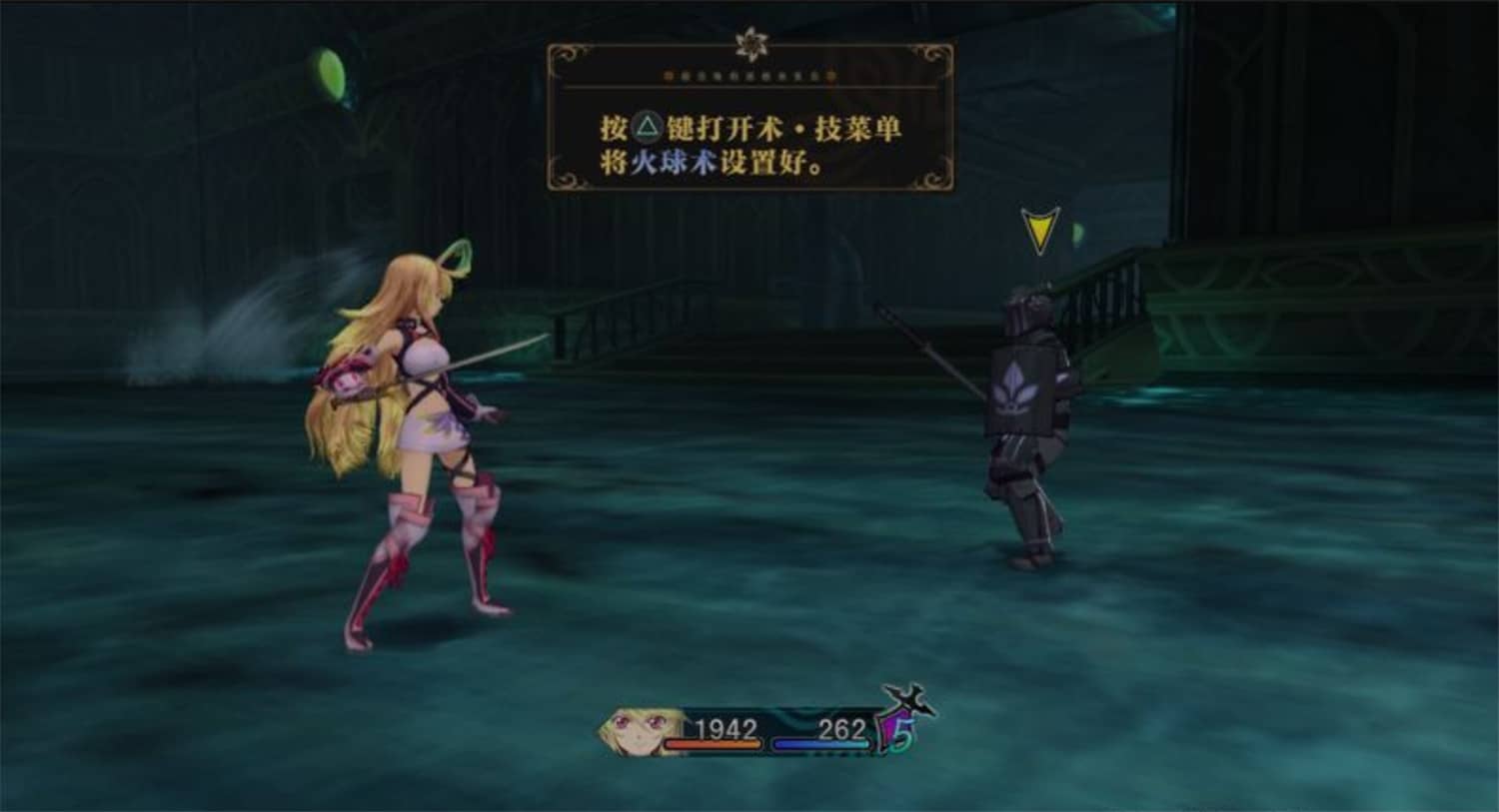Viewport: 1499px width, 812px height.
Task: Click the MP value 262 label
Action: (x=843, y=727)
